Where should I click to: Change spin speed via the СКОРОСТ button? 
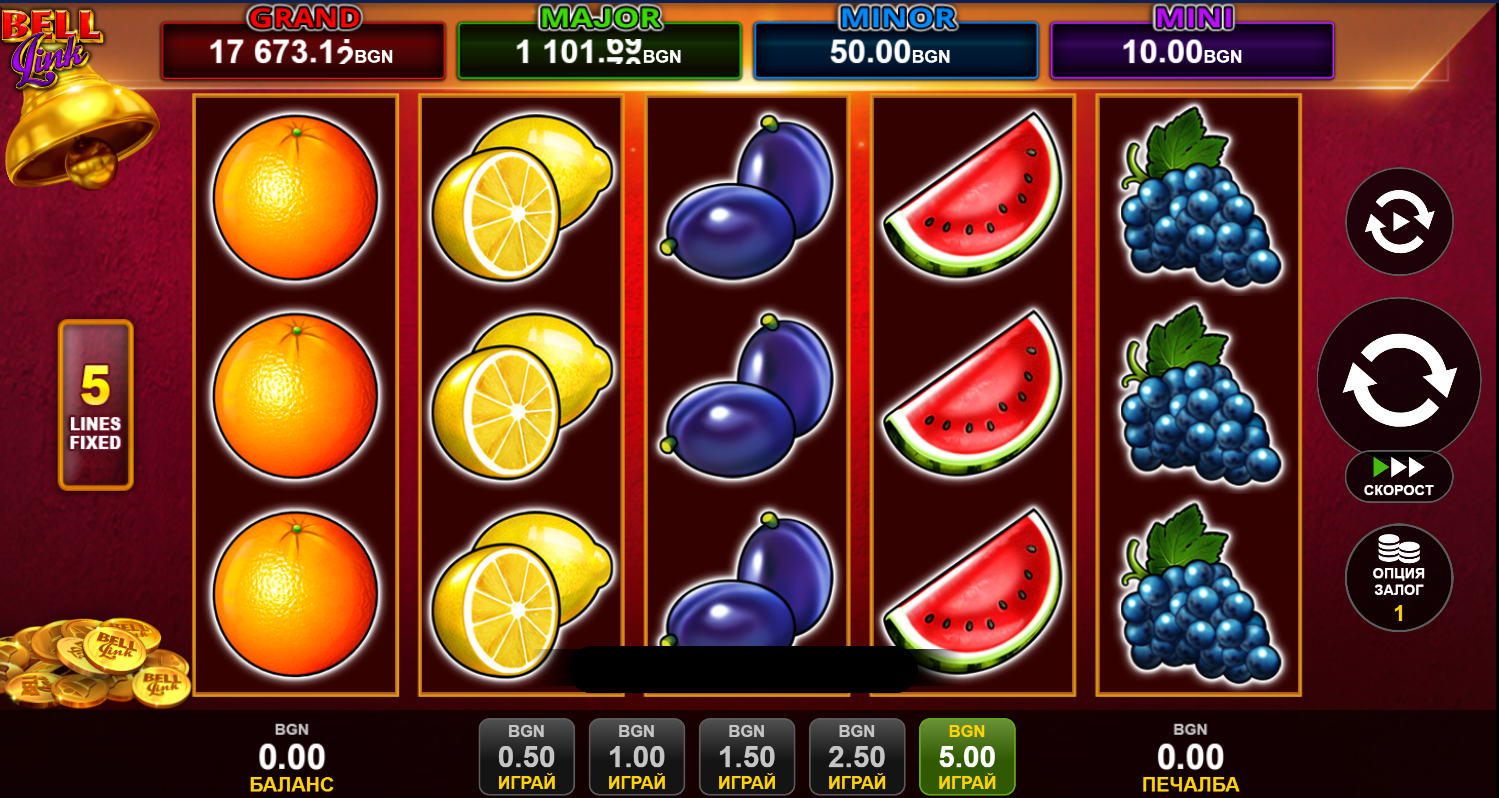pos(1399,477)
